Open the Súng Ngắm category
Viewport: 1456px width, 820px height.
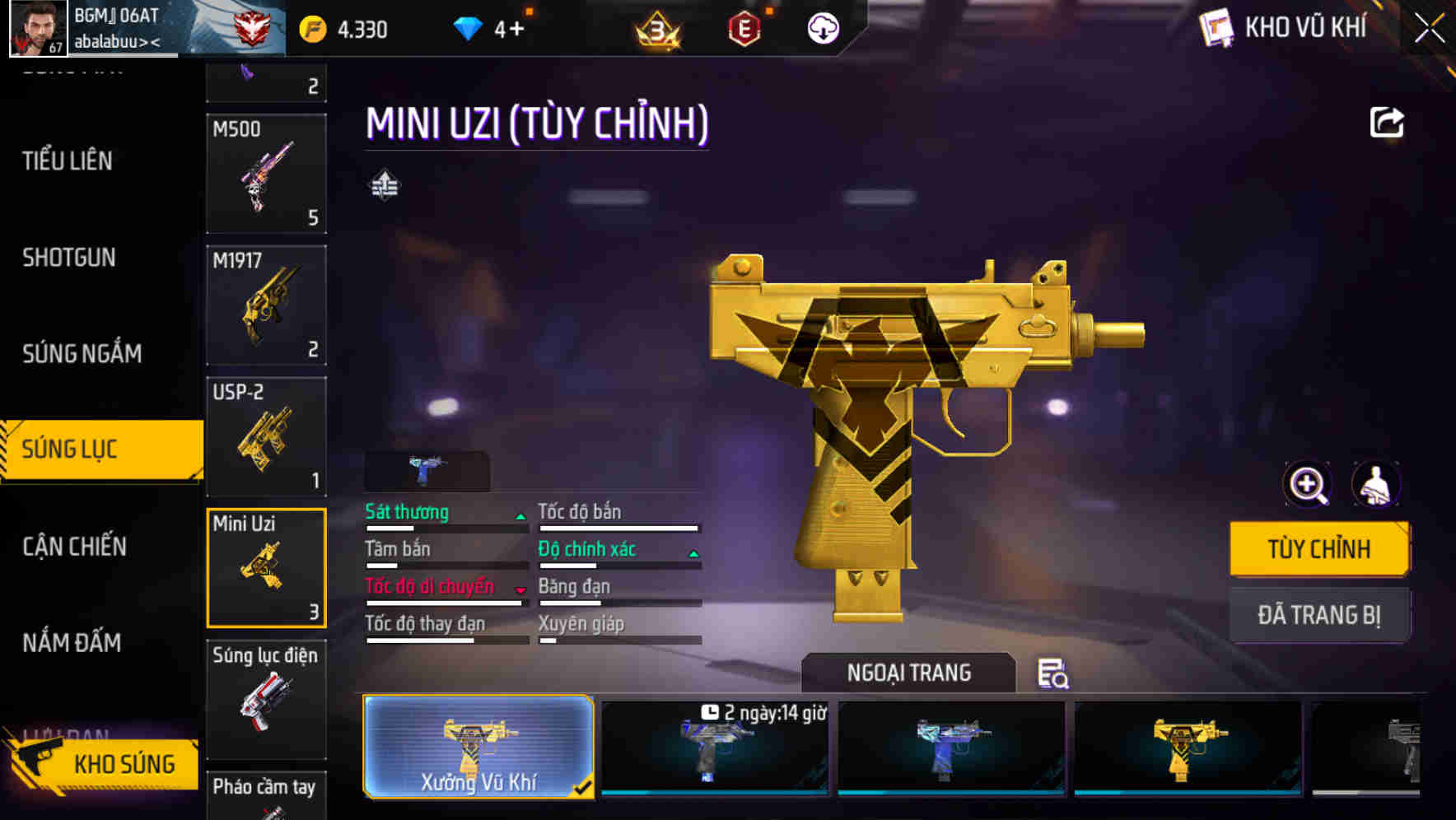(82, 354)
